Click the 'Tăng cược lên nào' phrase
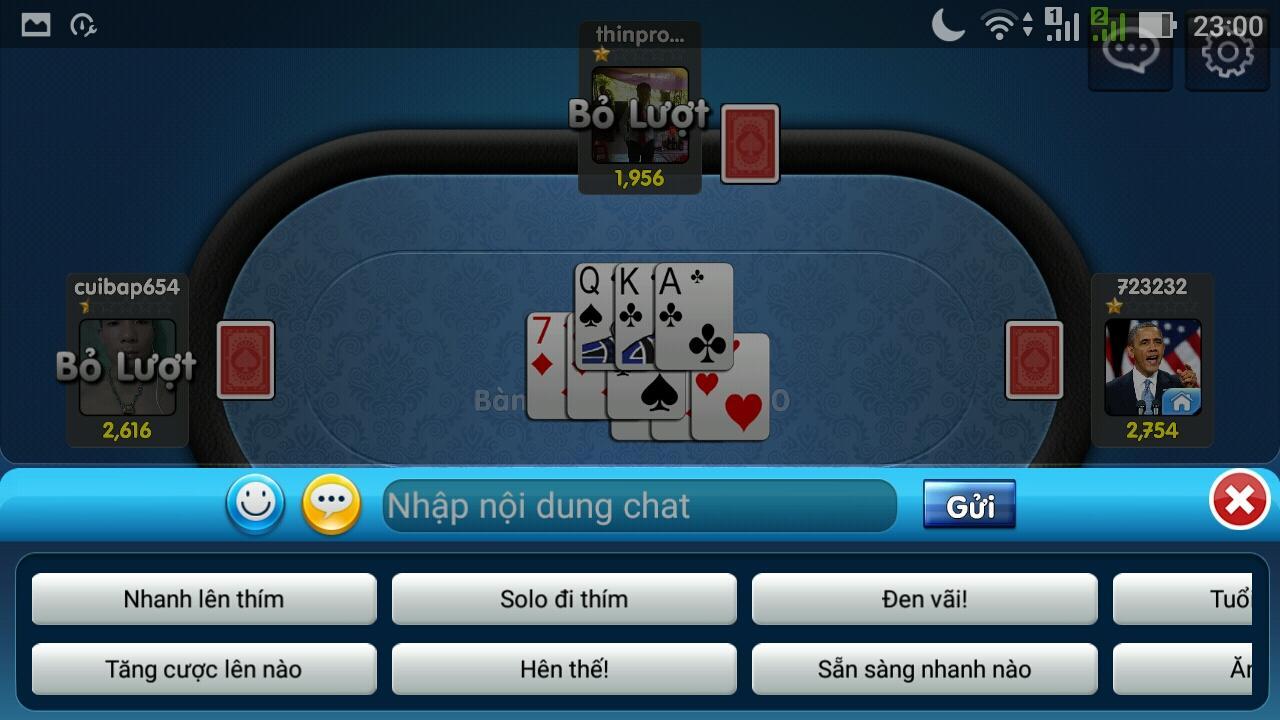 (204, 669)
